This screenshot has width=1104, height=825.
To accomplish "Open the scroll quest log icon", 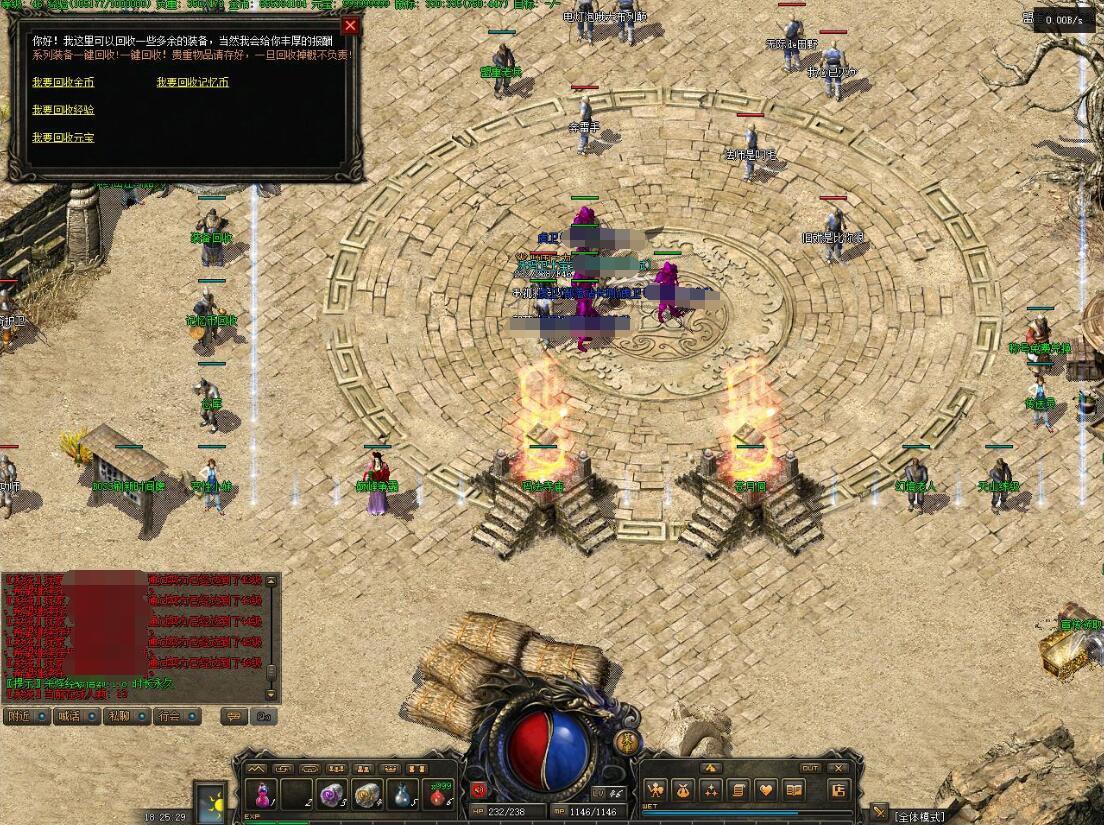I will point(738,791).
